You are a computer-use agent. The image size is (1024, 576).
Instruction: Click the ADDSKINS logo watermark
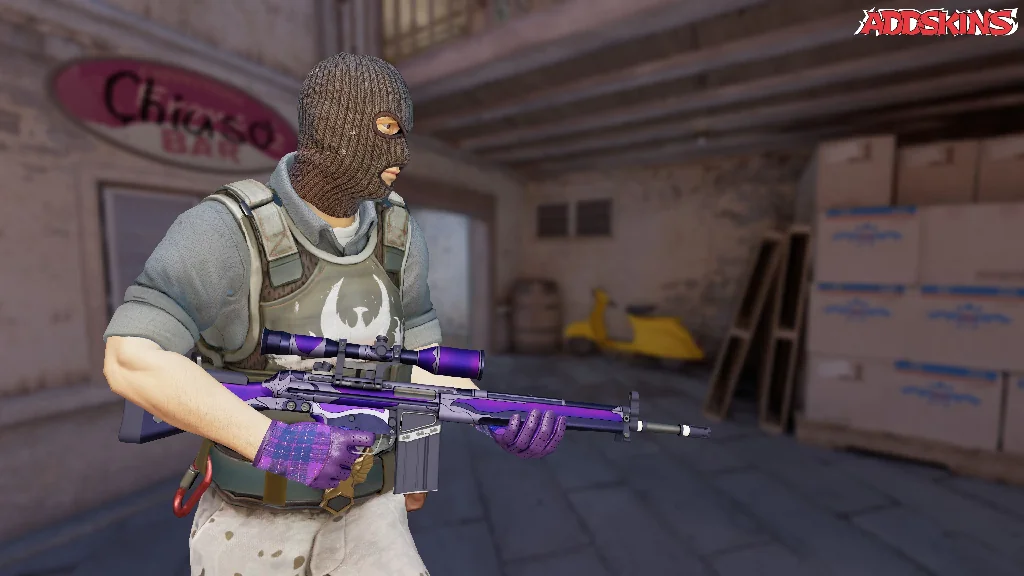pyautogui.click(x=938, y=21)
